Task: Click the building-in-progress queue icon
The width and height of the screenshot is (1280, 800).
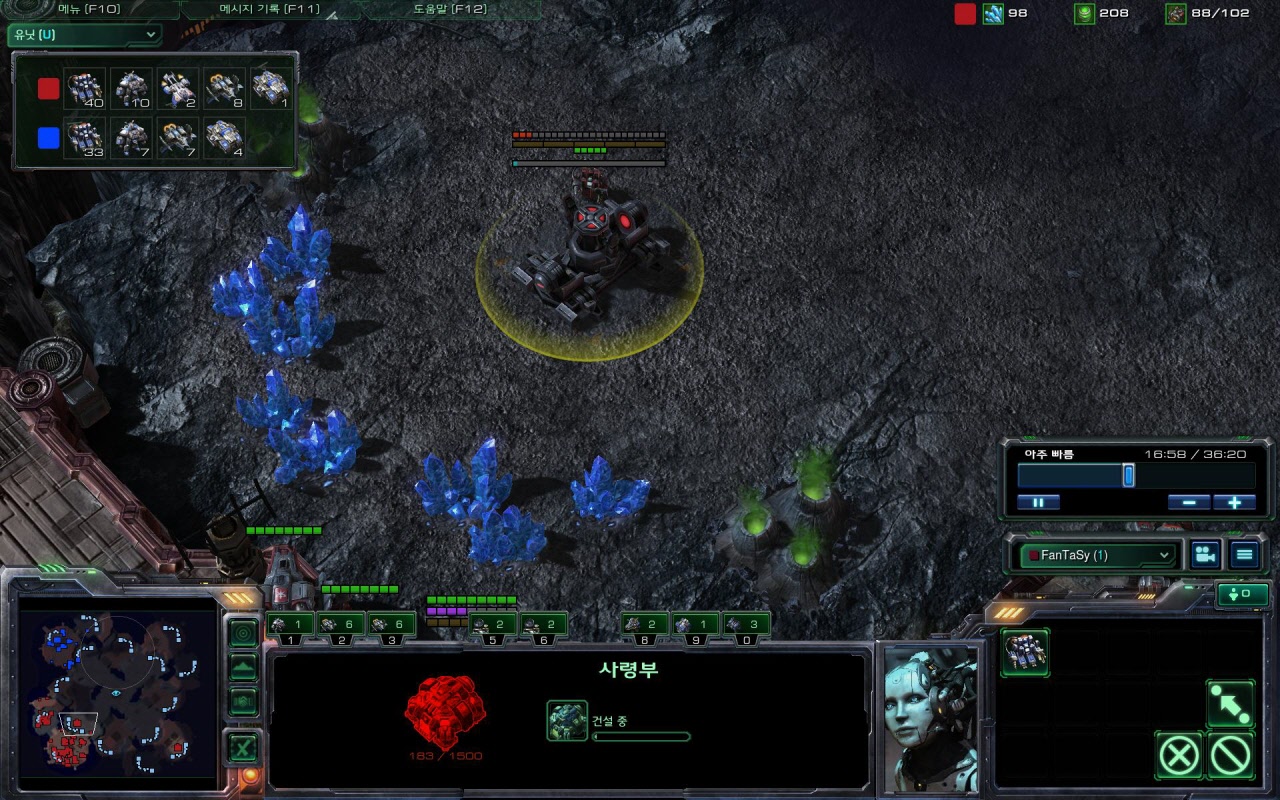Action: tap(567, 720)
